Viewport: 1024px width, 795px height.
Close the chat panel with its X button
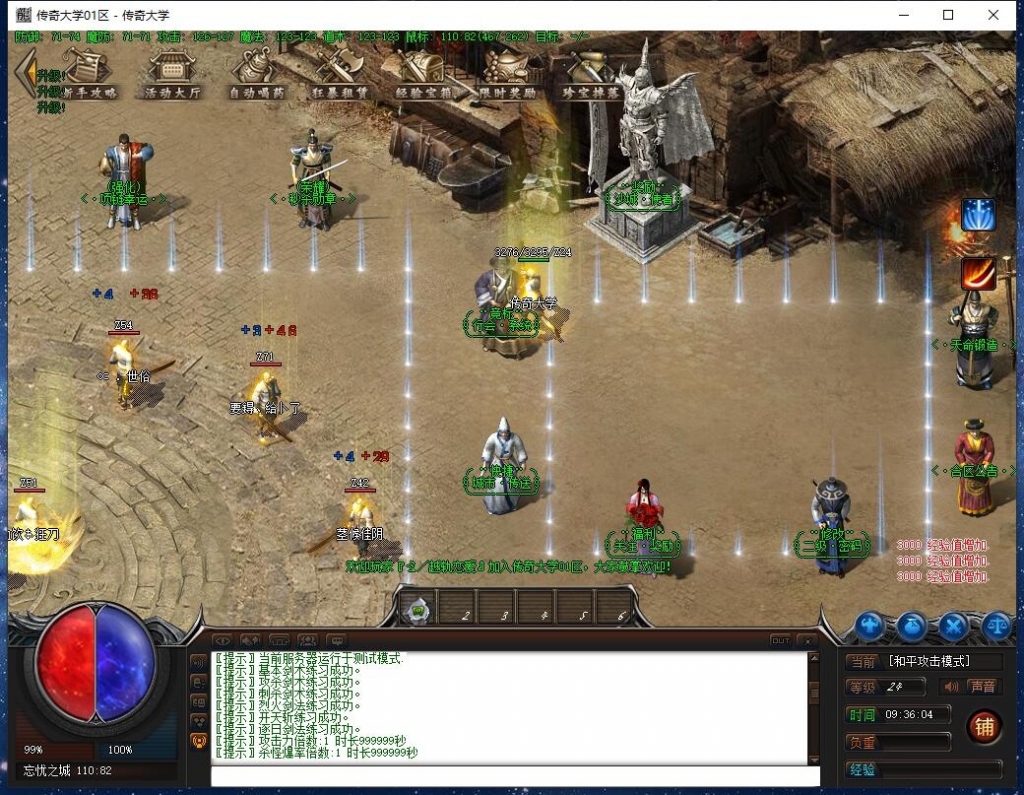coord(807,640)
